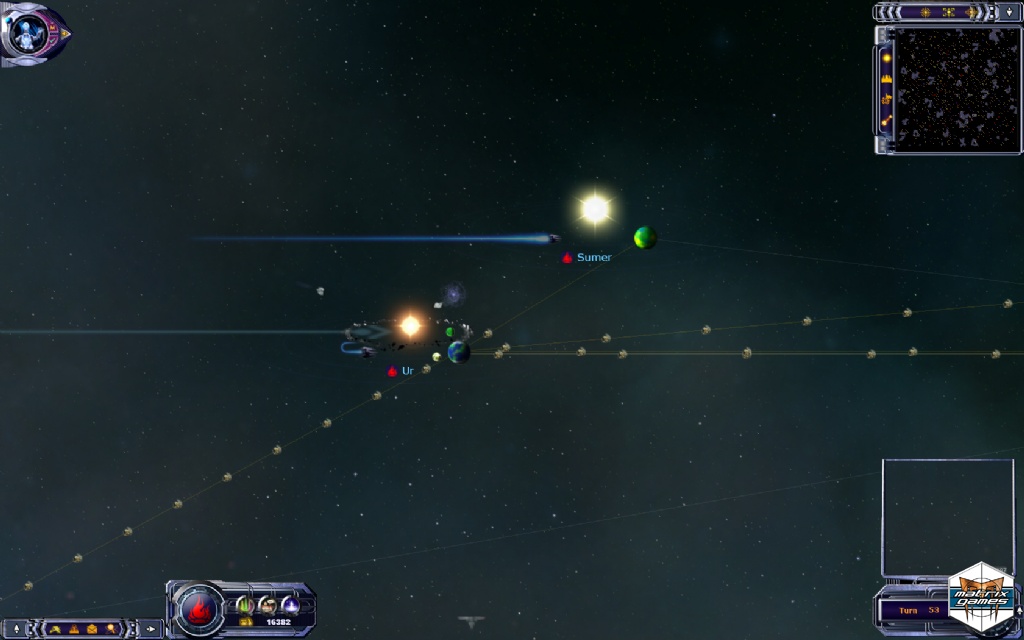Open the red flame empire emblem
The height and width of the screenshot is (640, 1024).
(198, 608)
